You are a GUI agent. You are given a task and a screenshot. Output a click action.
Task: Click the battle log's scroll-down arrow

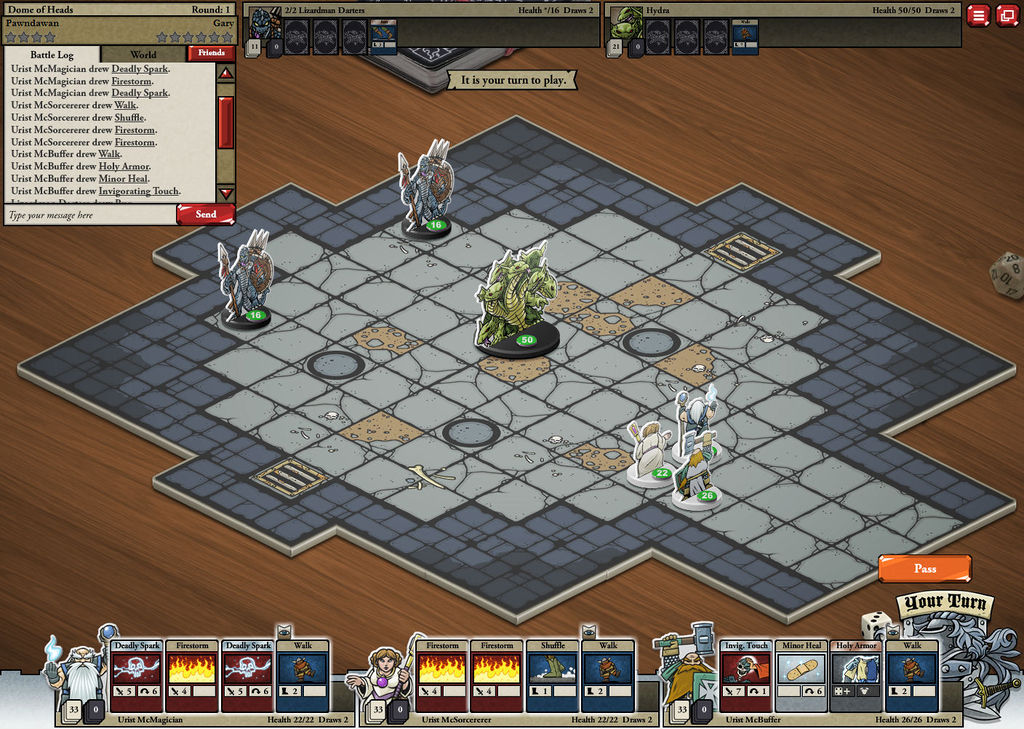coord(226,193)
